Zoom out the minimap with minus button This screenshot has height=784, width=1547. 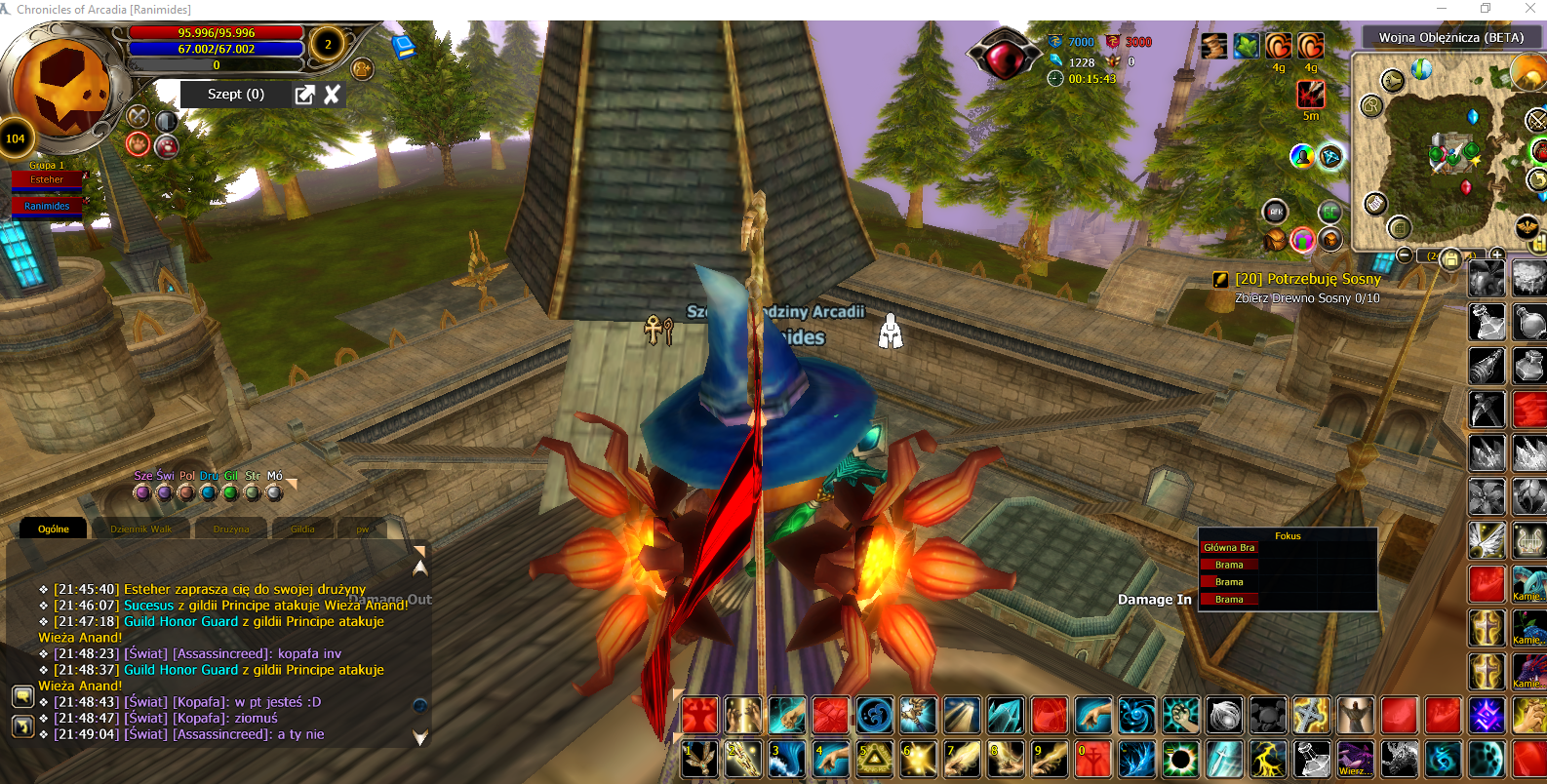1404,255
